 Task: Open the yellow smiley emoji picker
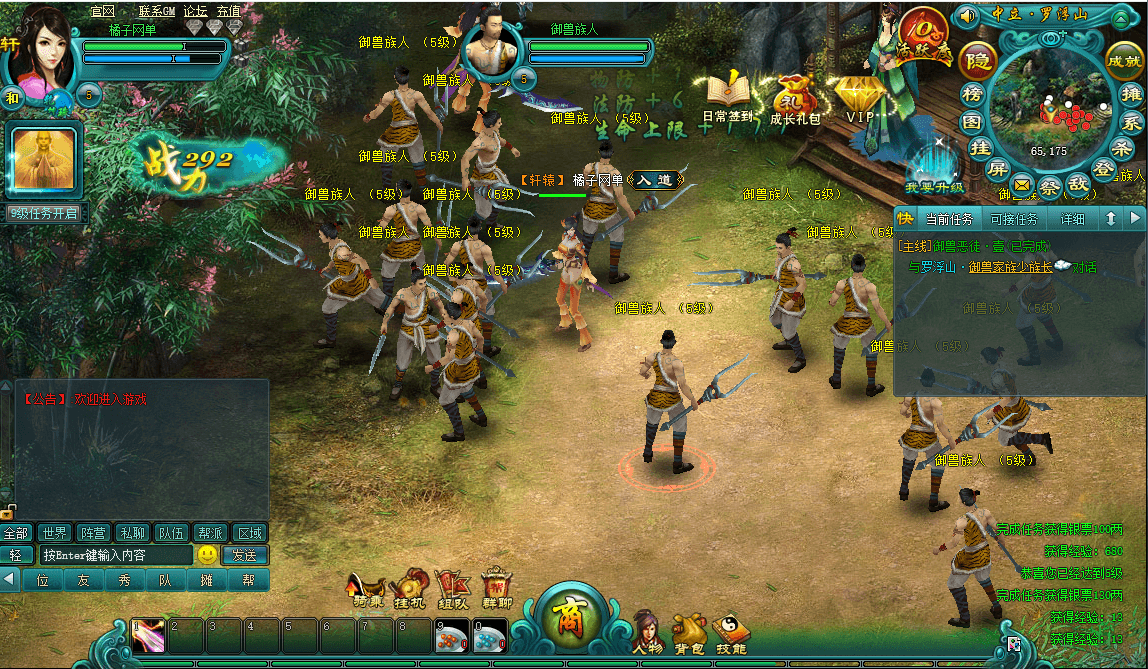point(207,554)
